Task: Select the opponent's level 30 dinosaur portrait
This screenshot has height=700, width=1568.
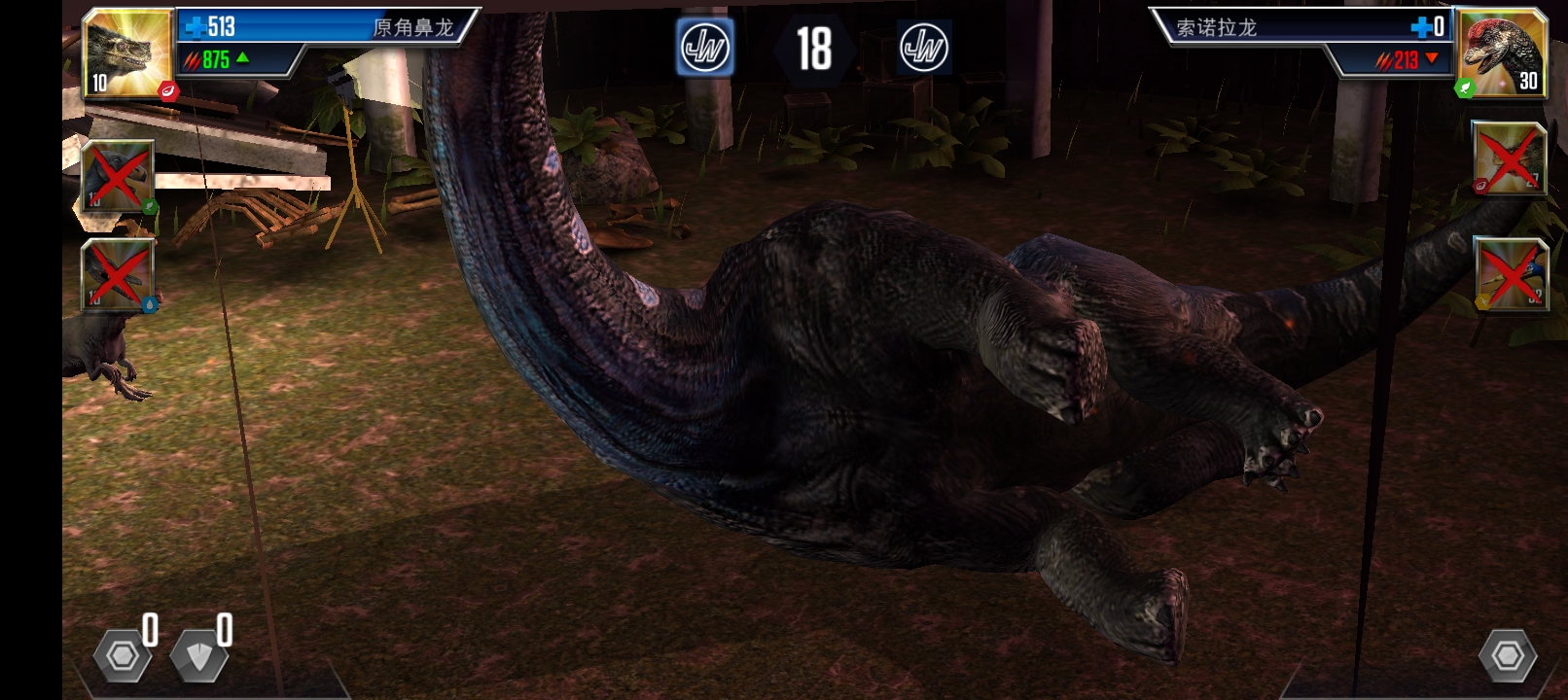Action: pyautogui.click(x=1500, y=52)
